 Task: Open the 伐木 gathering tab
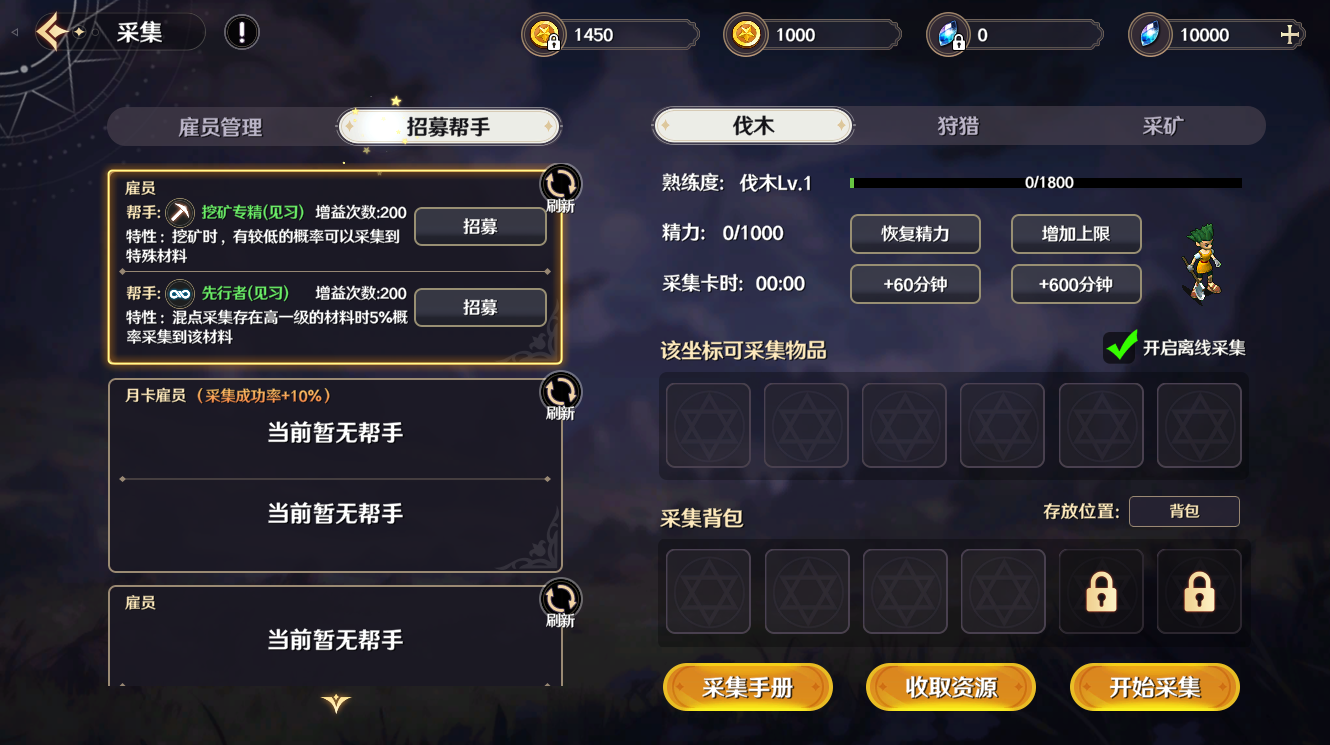(753, 126)
